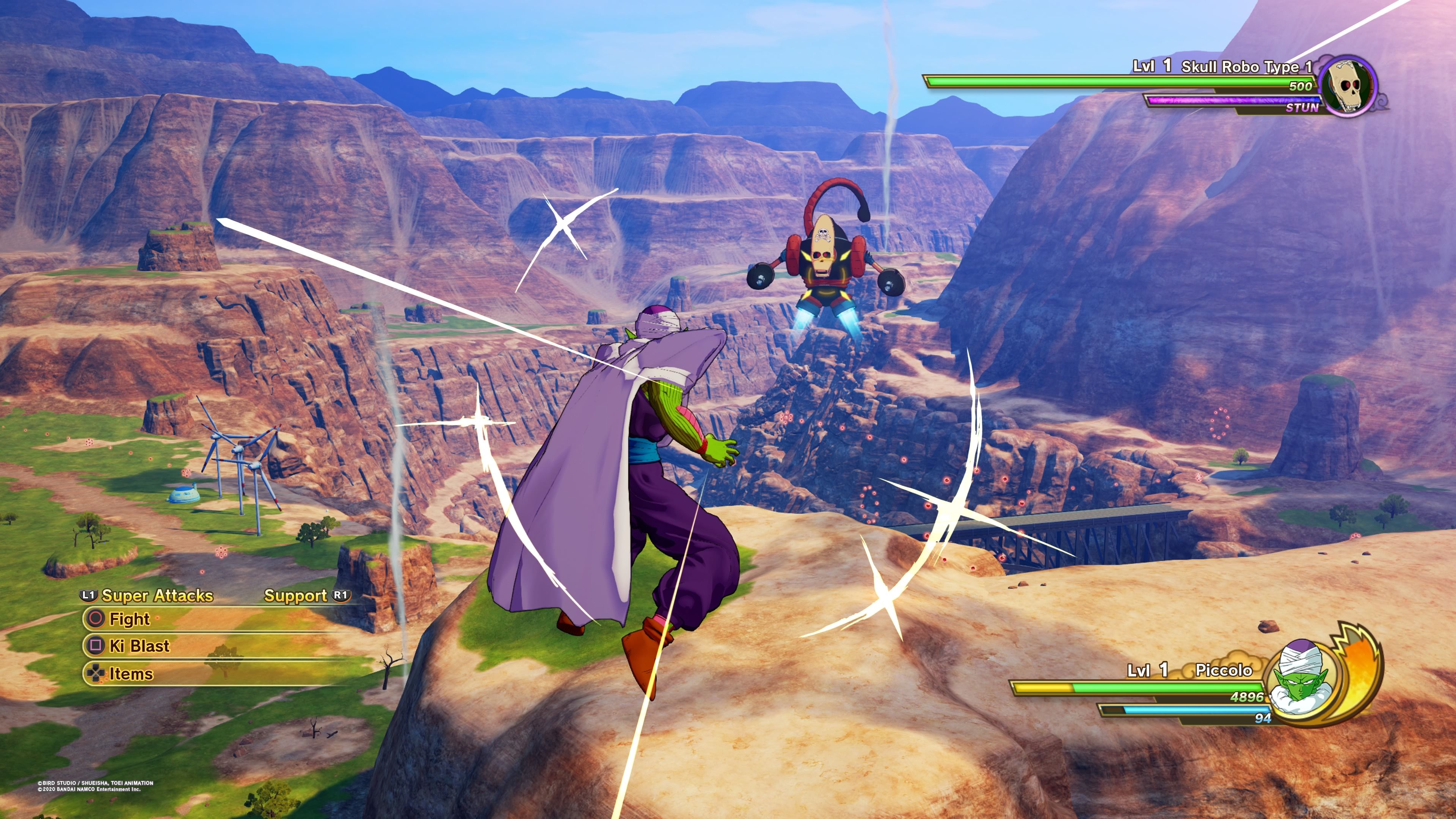Open the Super Attacks palette
Viewport: 1456px width, 819px height.
pos(157,596)
